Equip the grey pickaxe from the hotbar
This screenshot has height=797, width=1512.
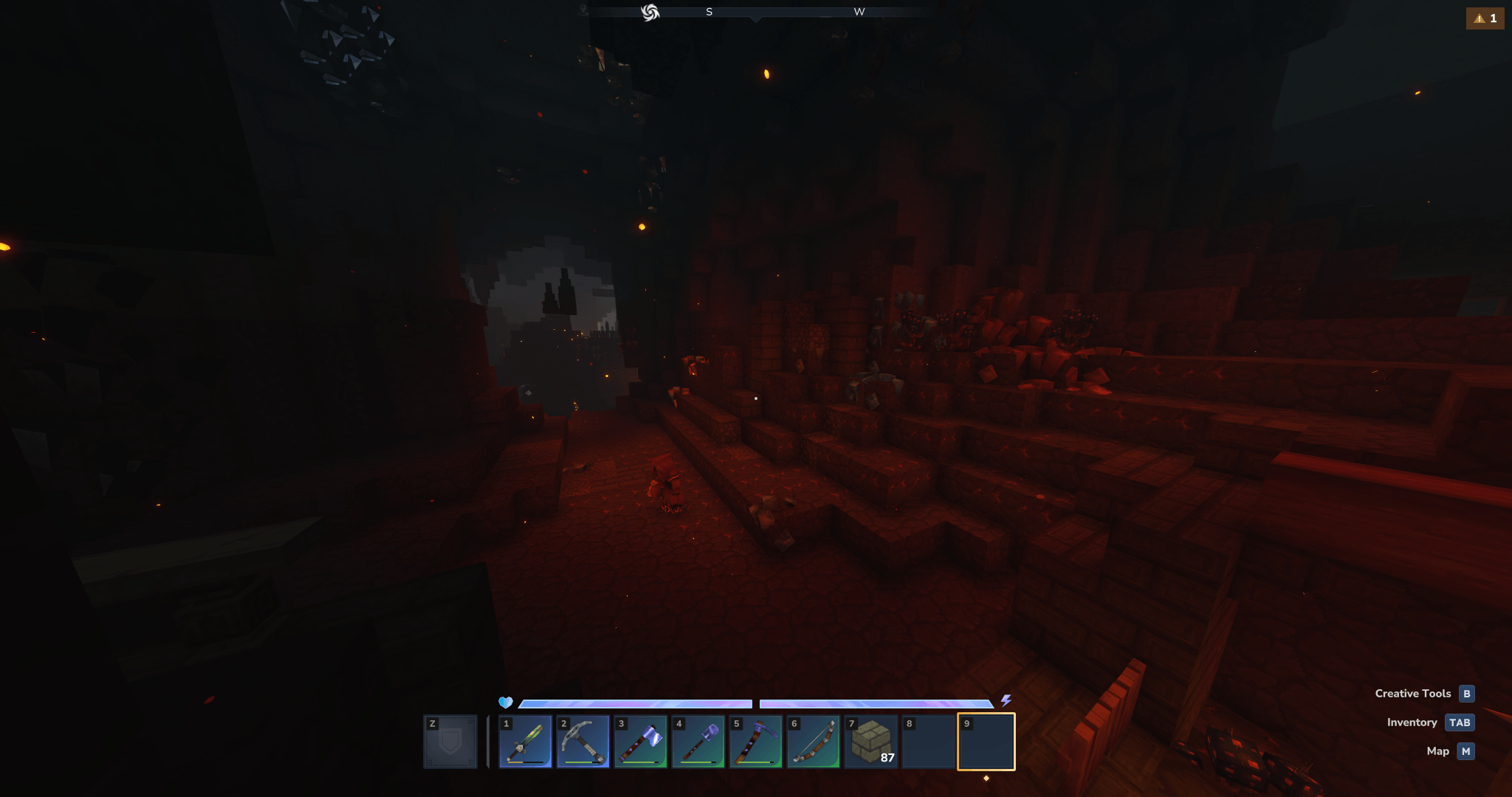click(x=583, y=742)
